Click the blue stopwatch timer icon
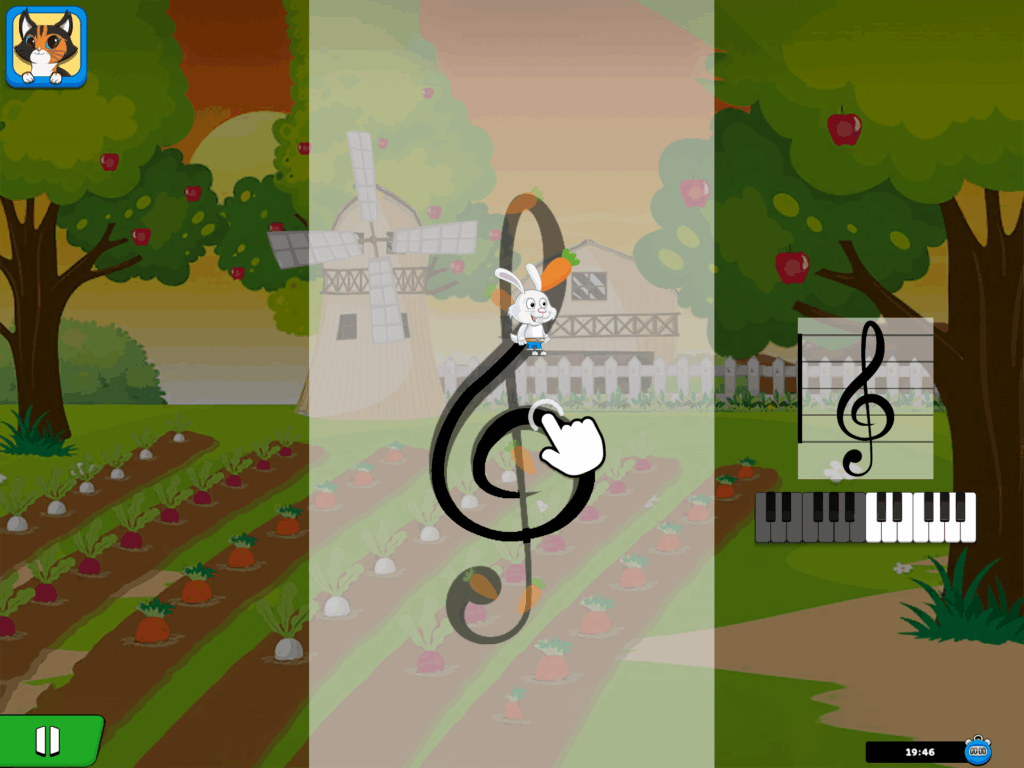This screenshot has width=1024, height=768. [x=977, y=750]
